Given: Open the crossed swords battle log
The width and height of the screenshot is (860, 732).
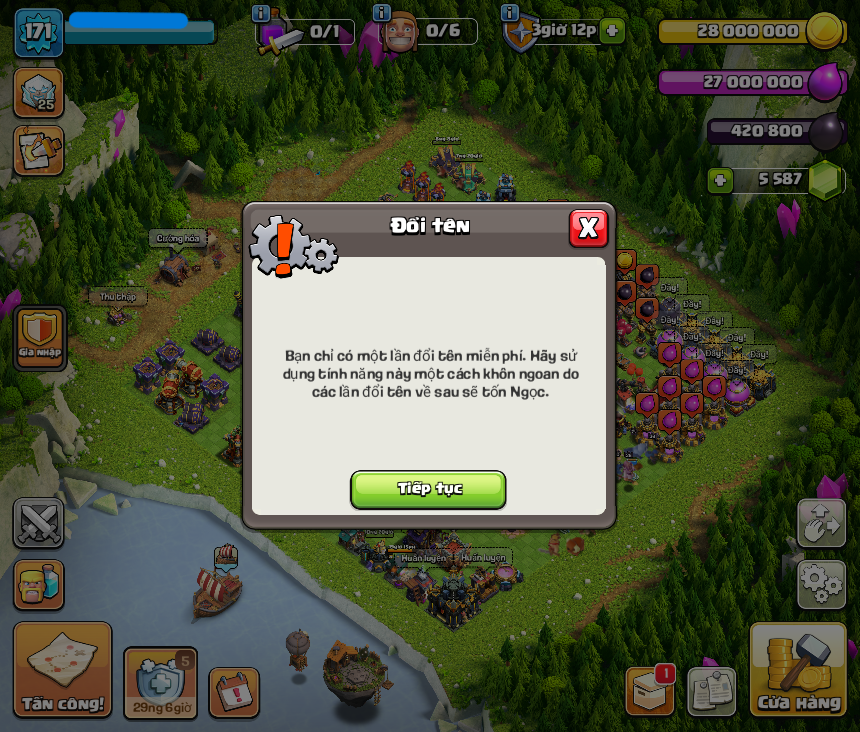Looking at the screenshot, I should (39, 523).
